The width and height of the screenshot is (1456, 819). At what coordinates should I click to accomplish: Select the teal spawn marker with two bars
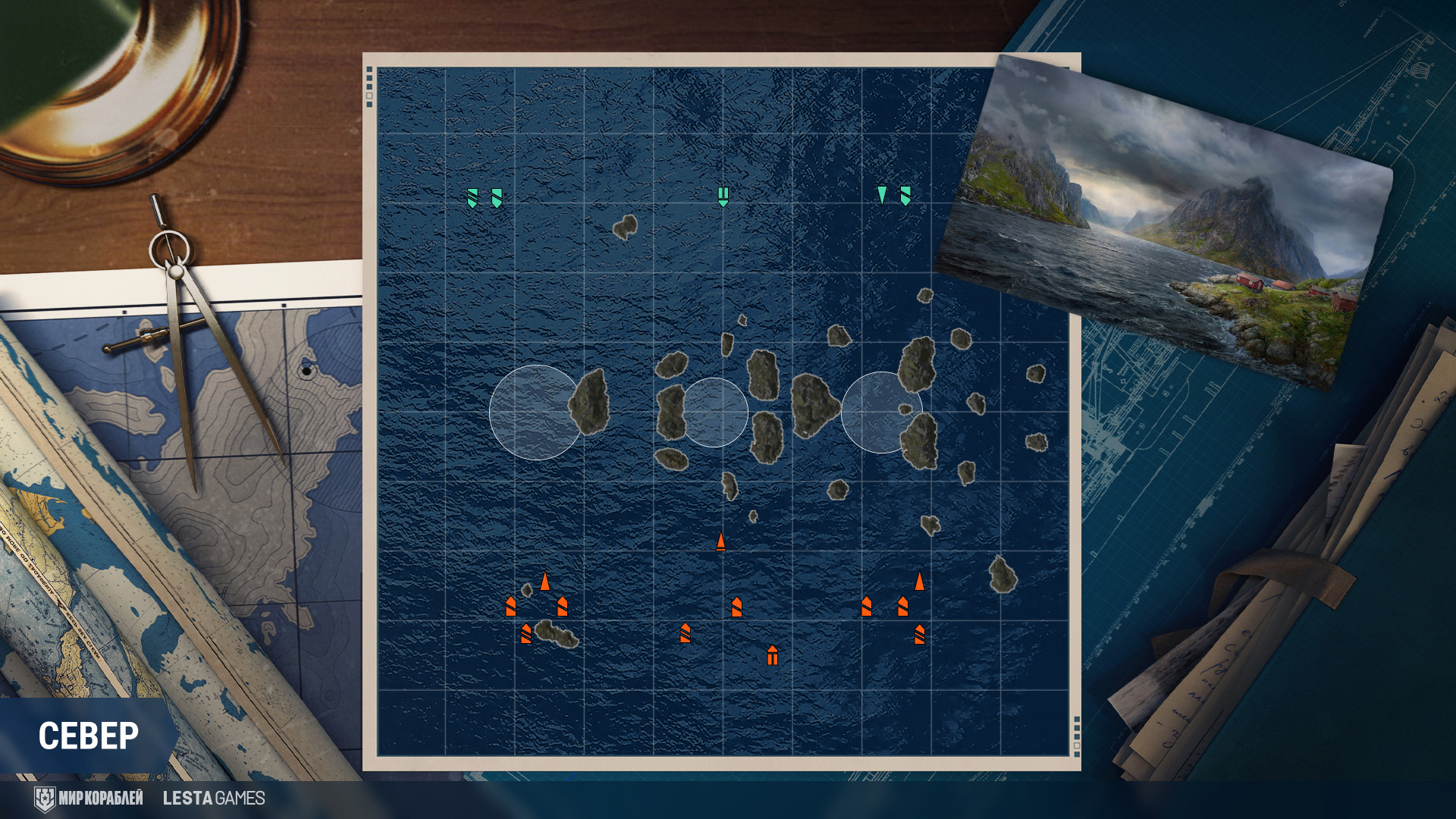click(x=723, y=196)
